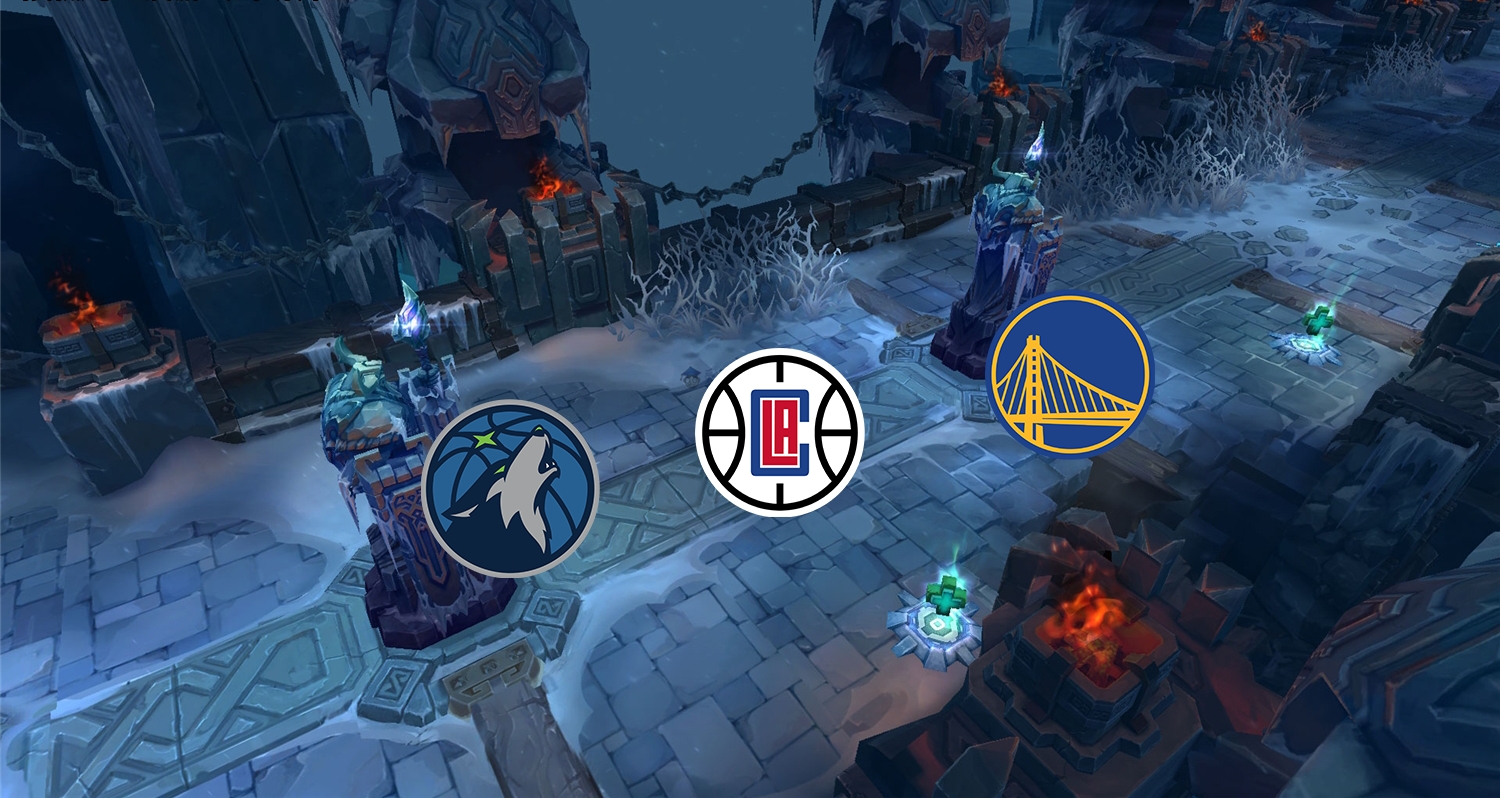
Task: Click the Minnesota Timberwolves wolf logo
Action: [x=510, y=488]
